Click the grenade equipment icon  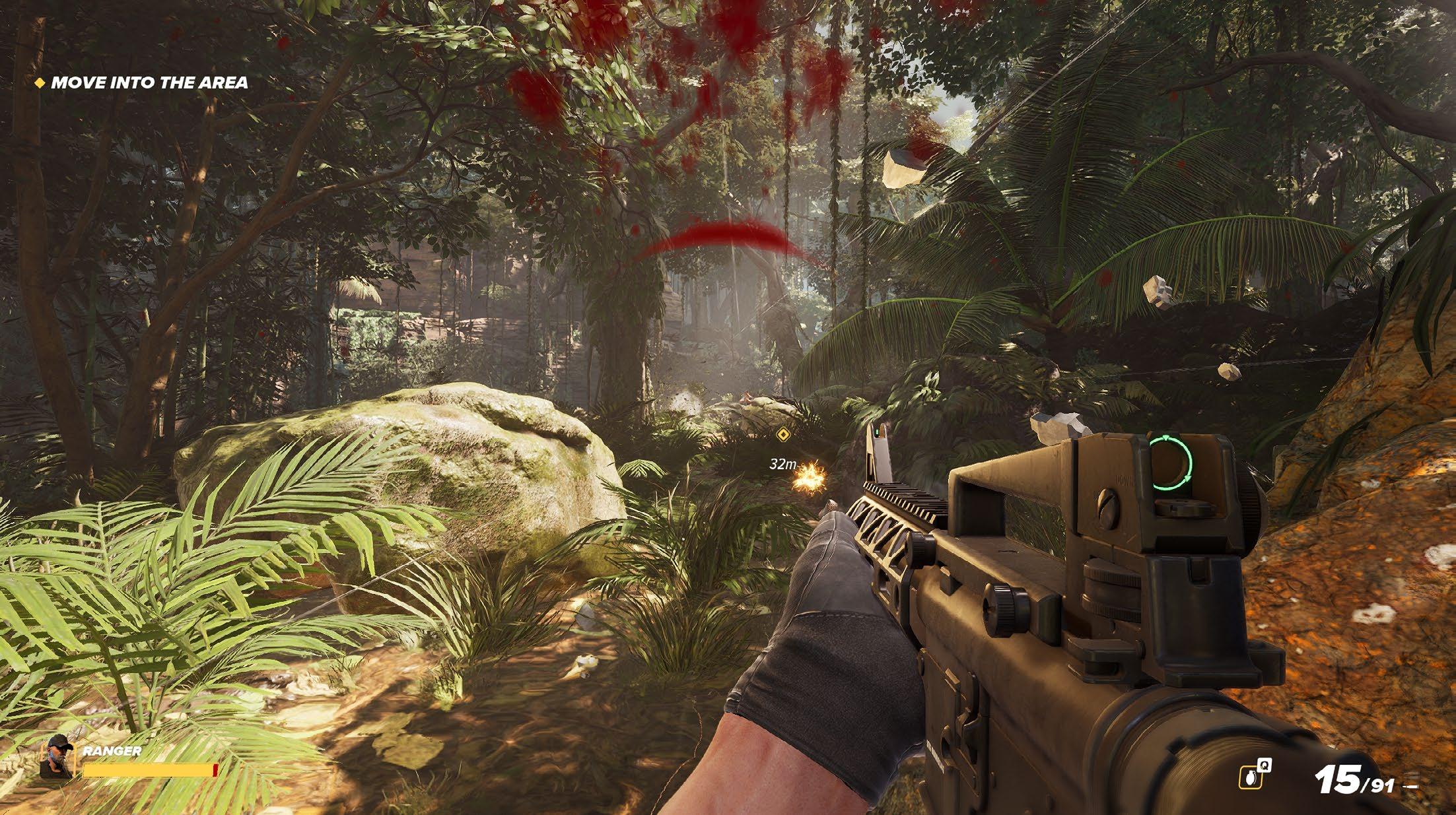pyautogui.click(x=1251, y=779)
